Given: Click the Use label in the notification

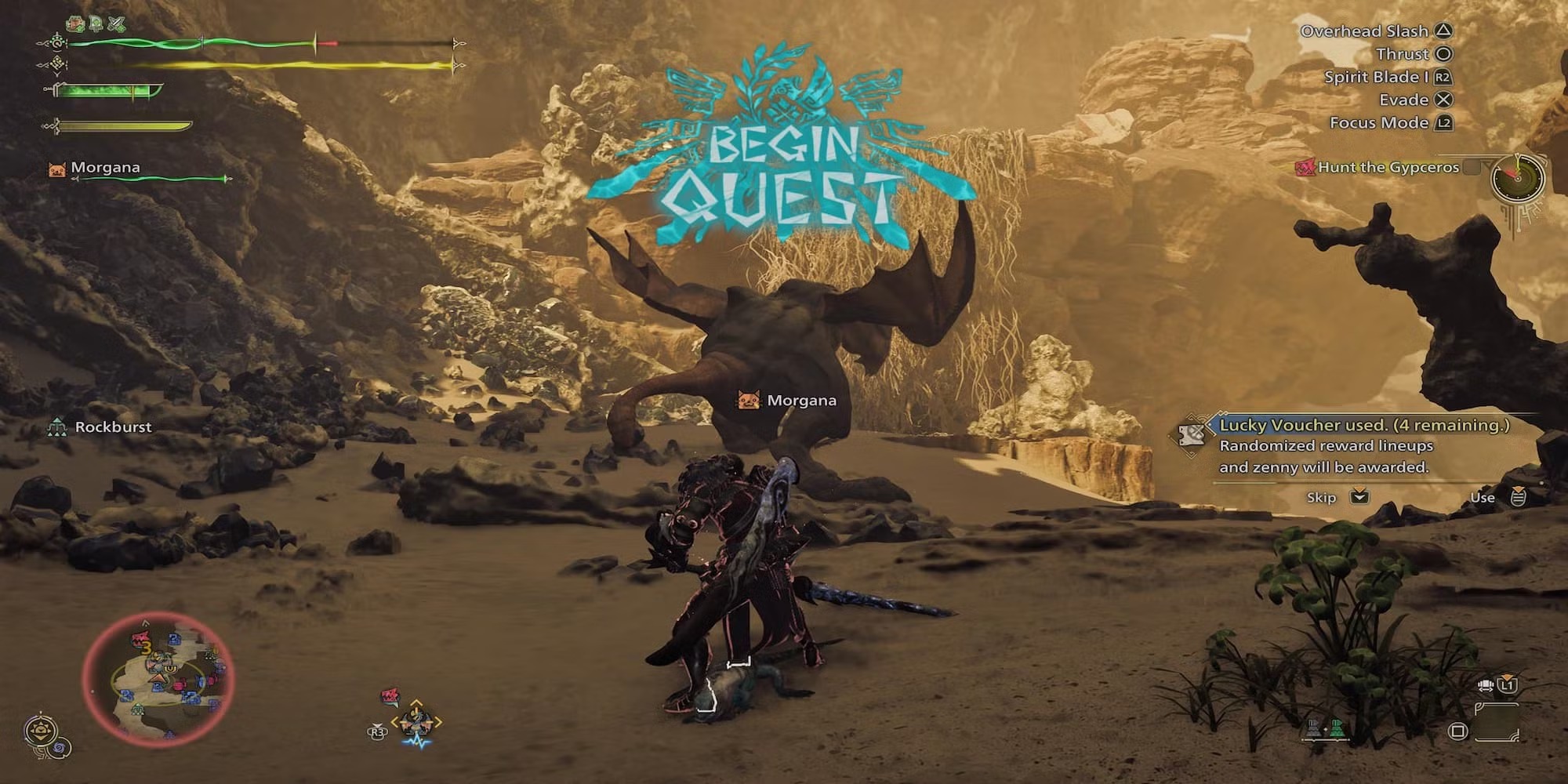Looking at the screenshot, I should tap(1482, 497).
